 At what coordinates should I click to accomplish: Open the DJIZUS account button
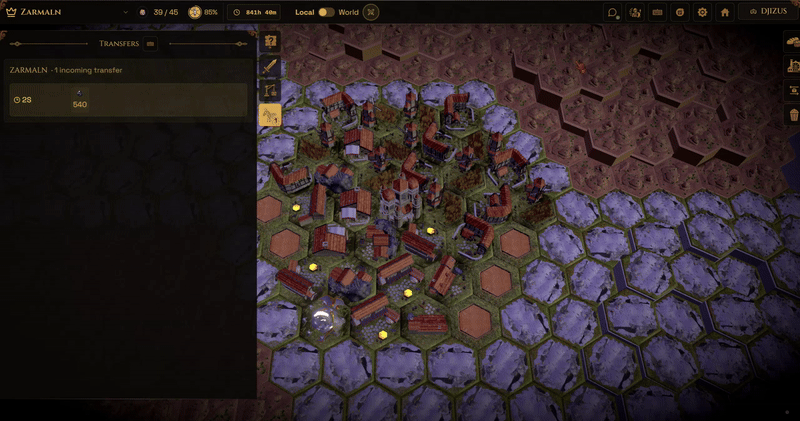click(768, 12)
